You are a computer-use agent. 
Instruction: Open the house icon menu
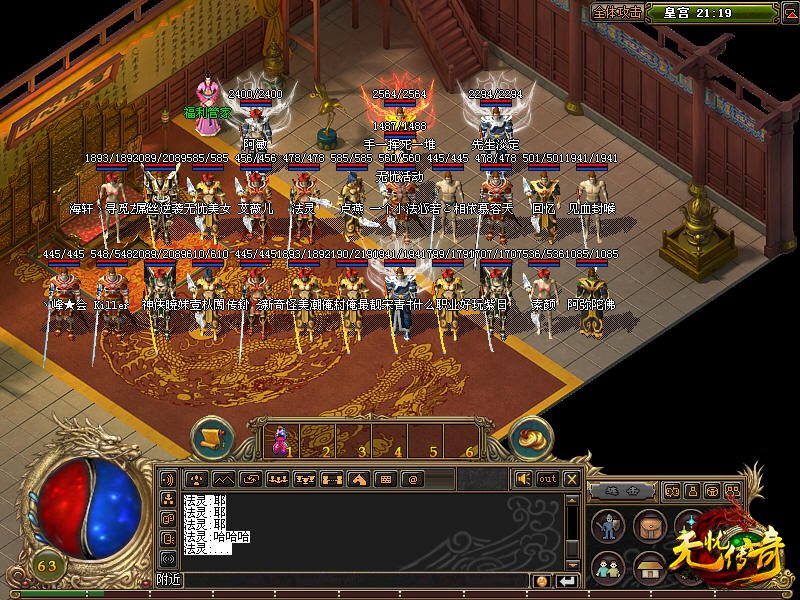651,567
